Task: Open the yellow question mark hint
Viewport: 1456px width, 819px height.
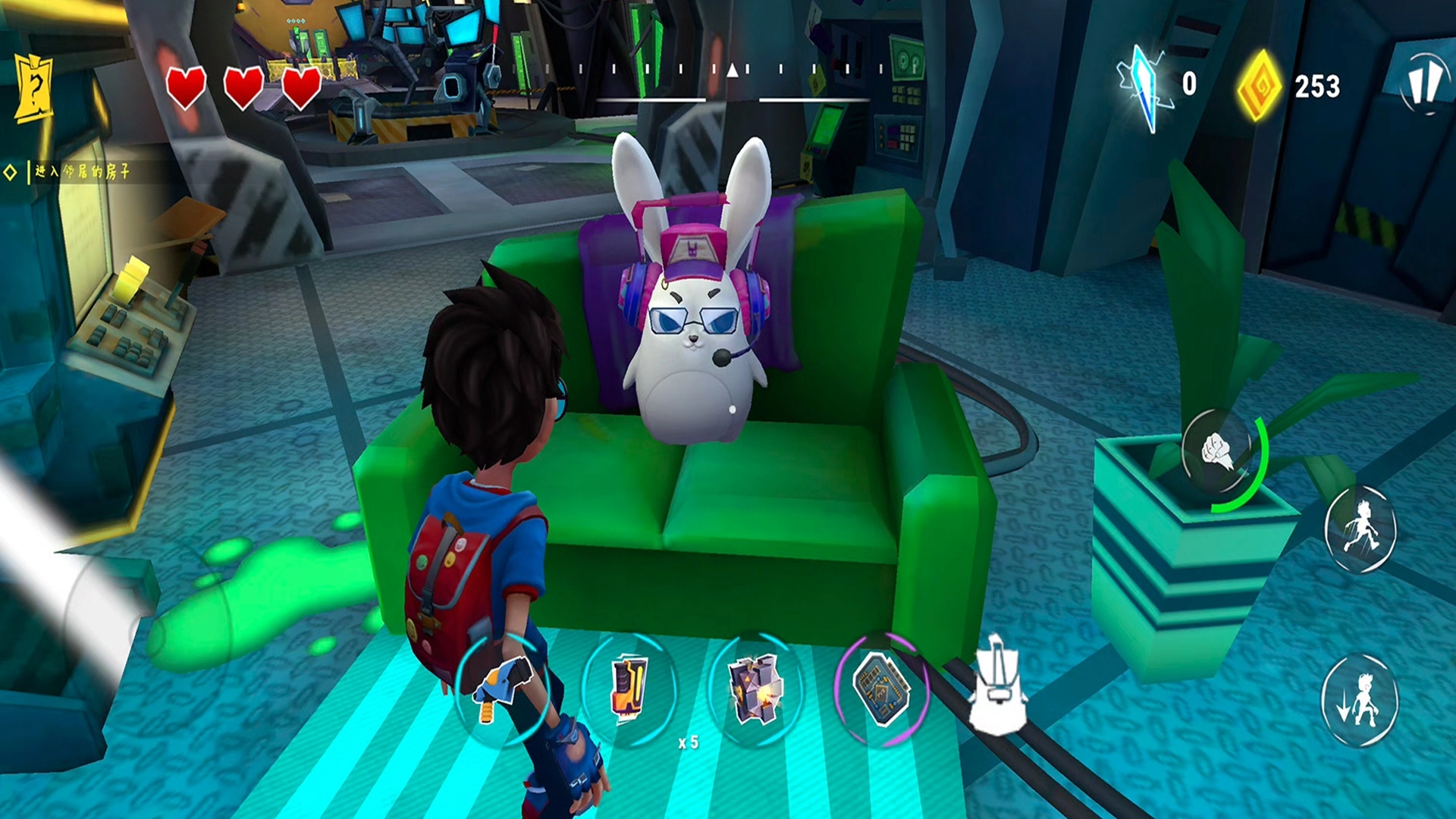Action: pyautogui.click(x=33, y=89)
